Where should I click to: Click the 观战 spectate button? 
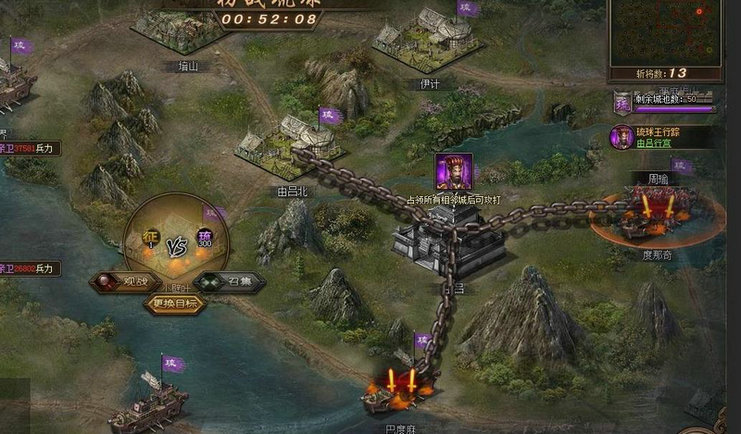click(122, 282)
